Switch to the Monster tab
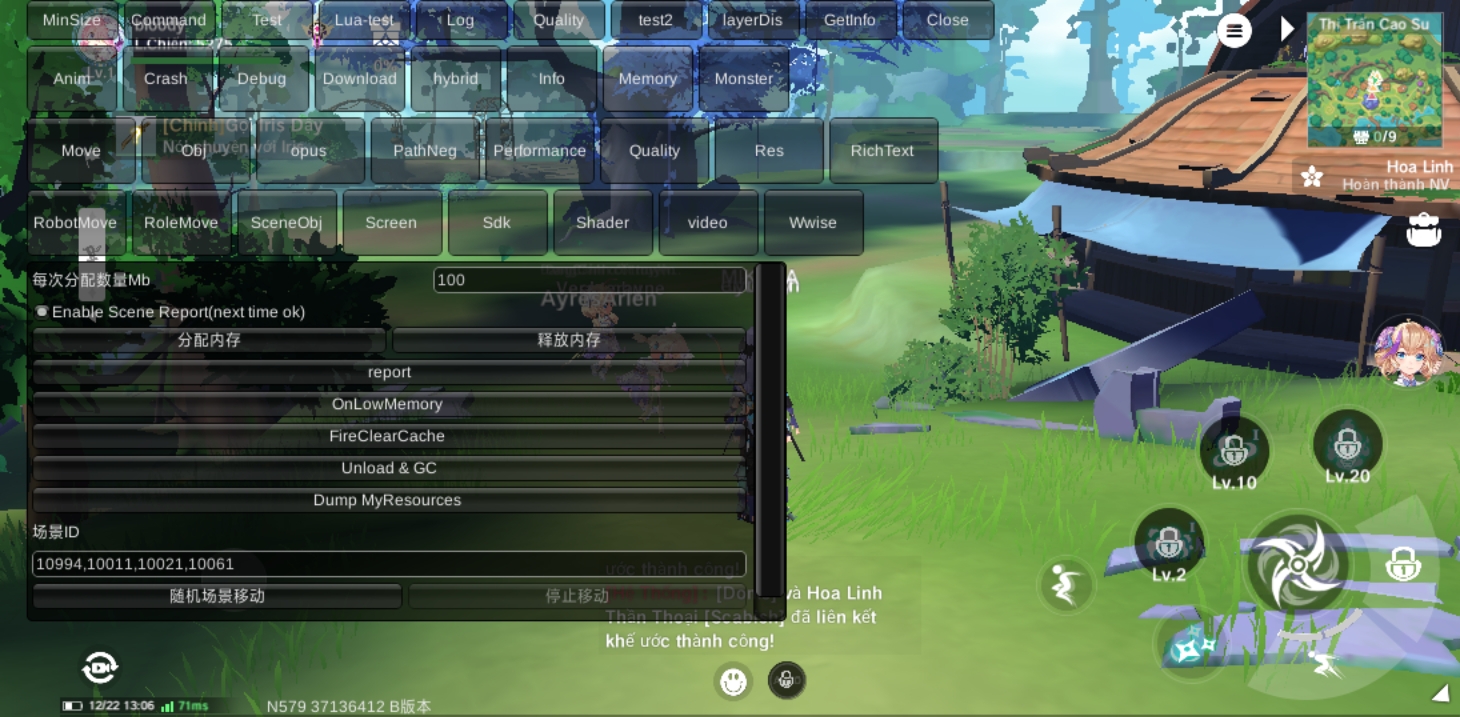Image resolution: width=1460 pixels, height=717 pixels. coord(743,79)
